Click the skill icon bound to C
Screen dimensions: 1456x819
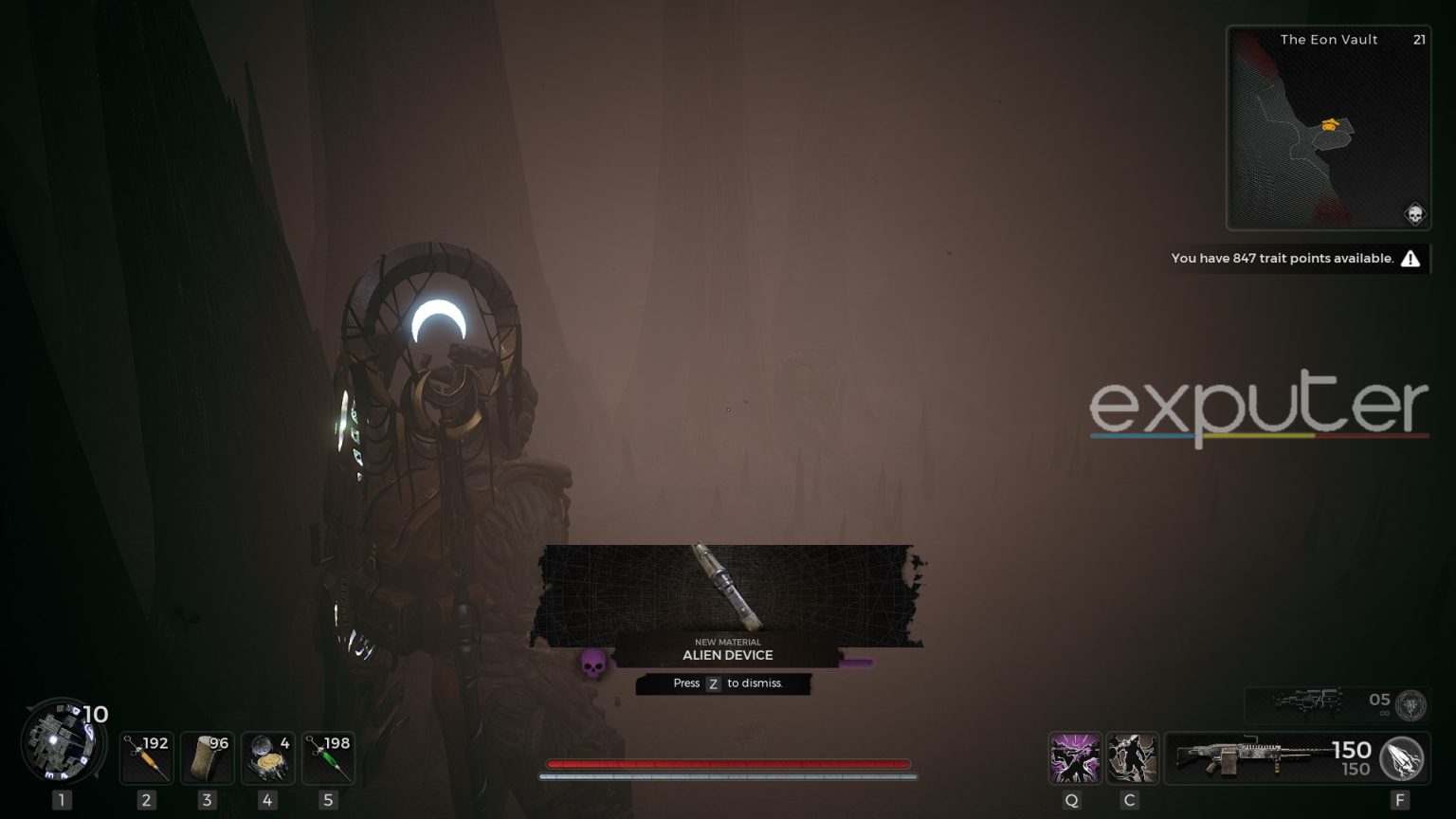click(x=1133, y=758)
